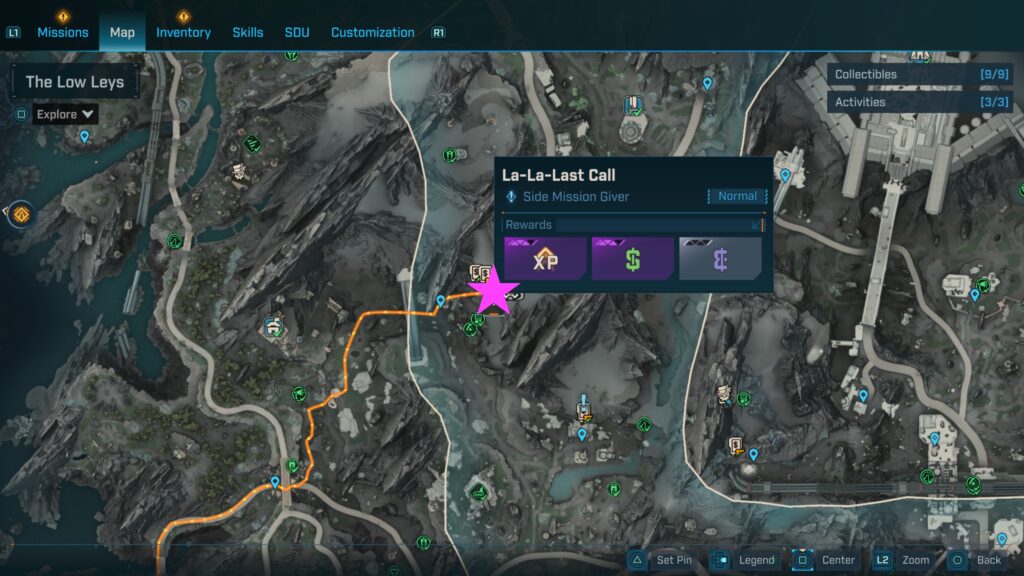
Task: Open the SDU tab
Action: [297, 32]
